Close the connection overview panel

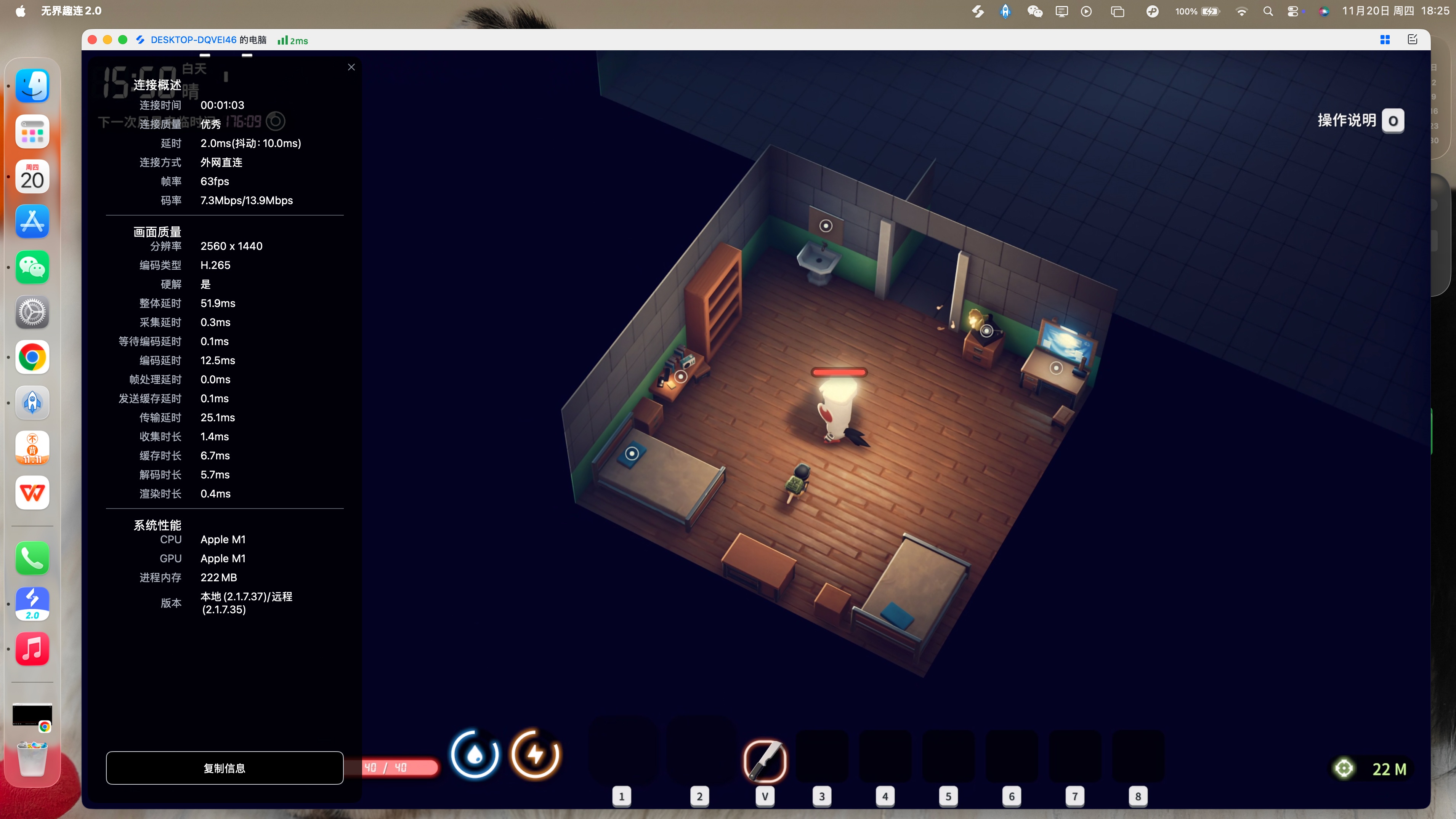coord(351,67)
